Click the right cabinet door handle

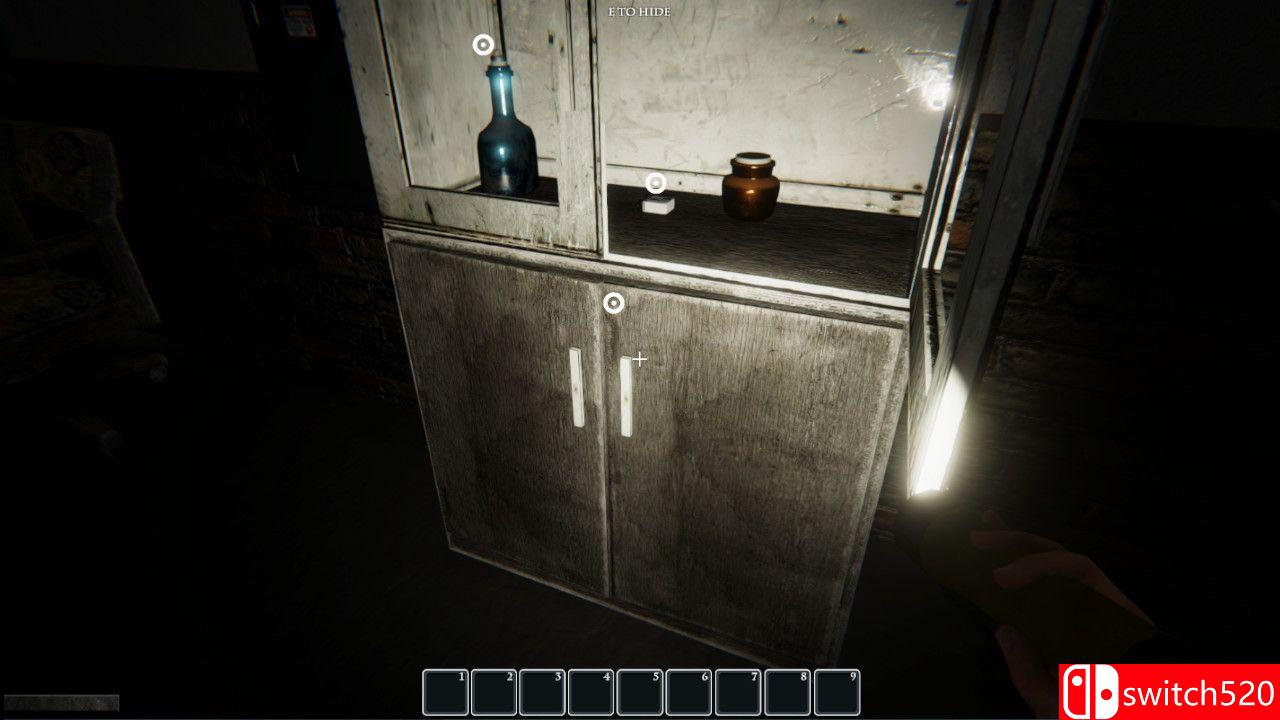[x=628, y=395]
